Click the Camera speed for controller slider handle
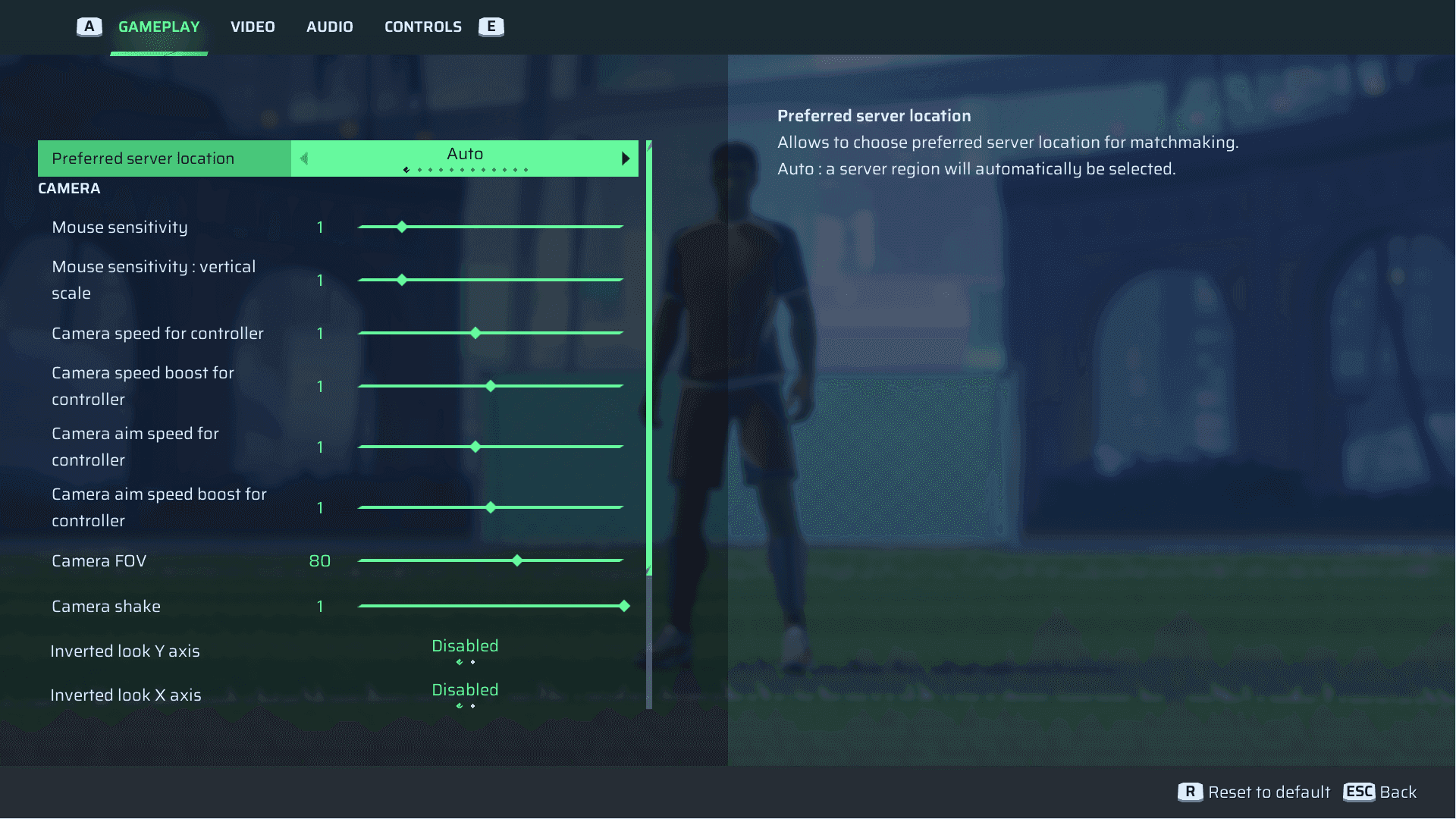 pyautogui.click(x=475, y=332)
